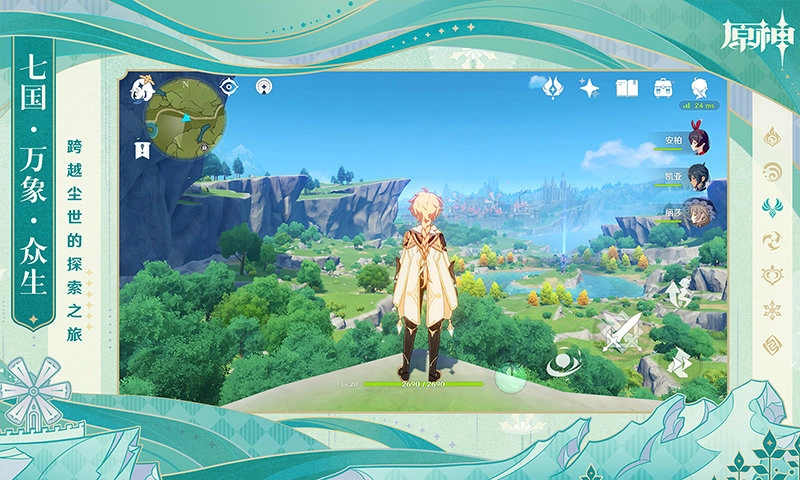Tap the round beacon icon beside the eye
This screenshot has height=480, width=800.
(264, 87)
